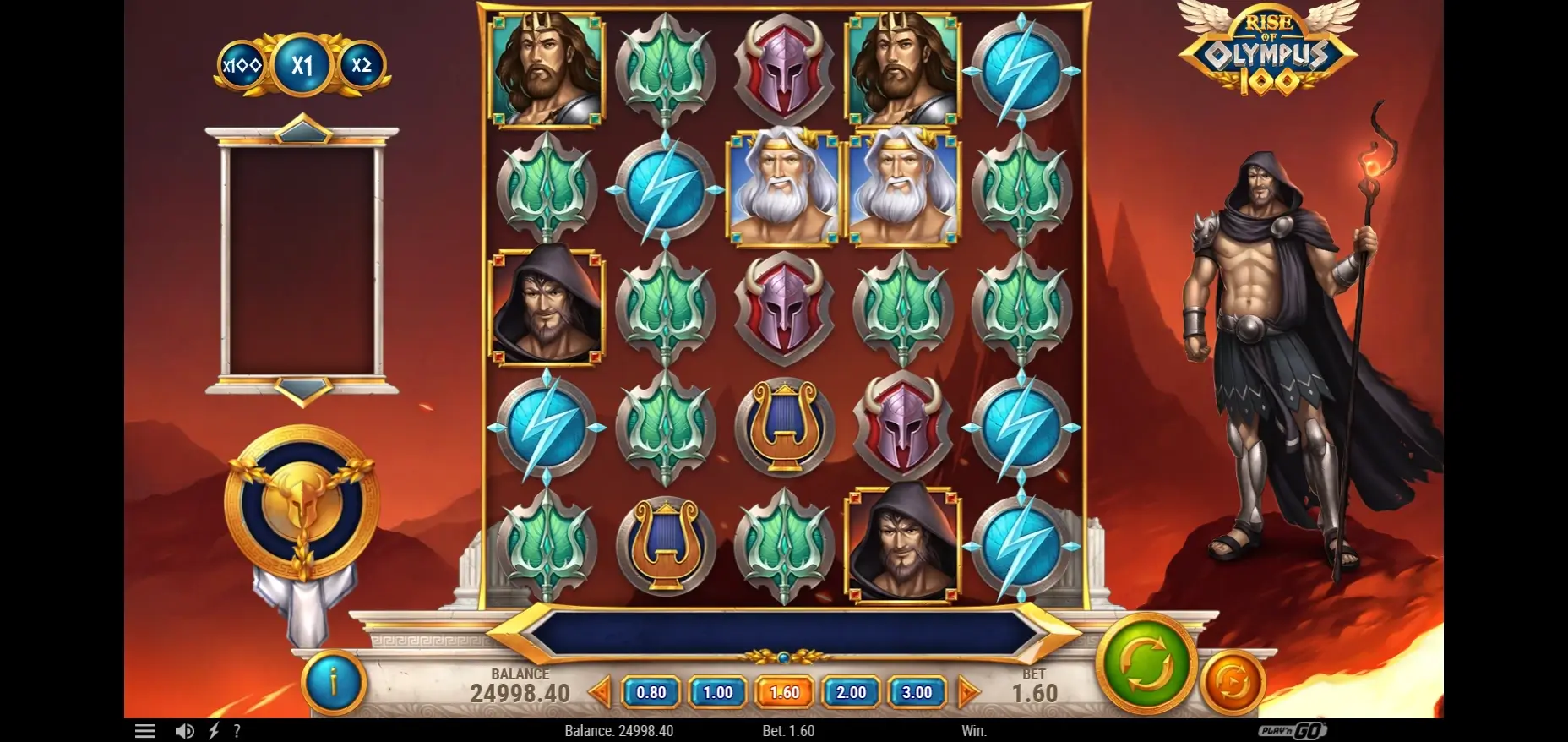
Task: Click the hamburger menu in the bottom bar
Action: click(145, 730)
